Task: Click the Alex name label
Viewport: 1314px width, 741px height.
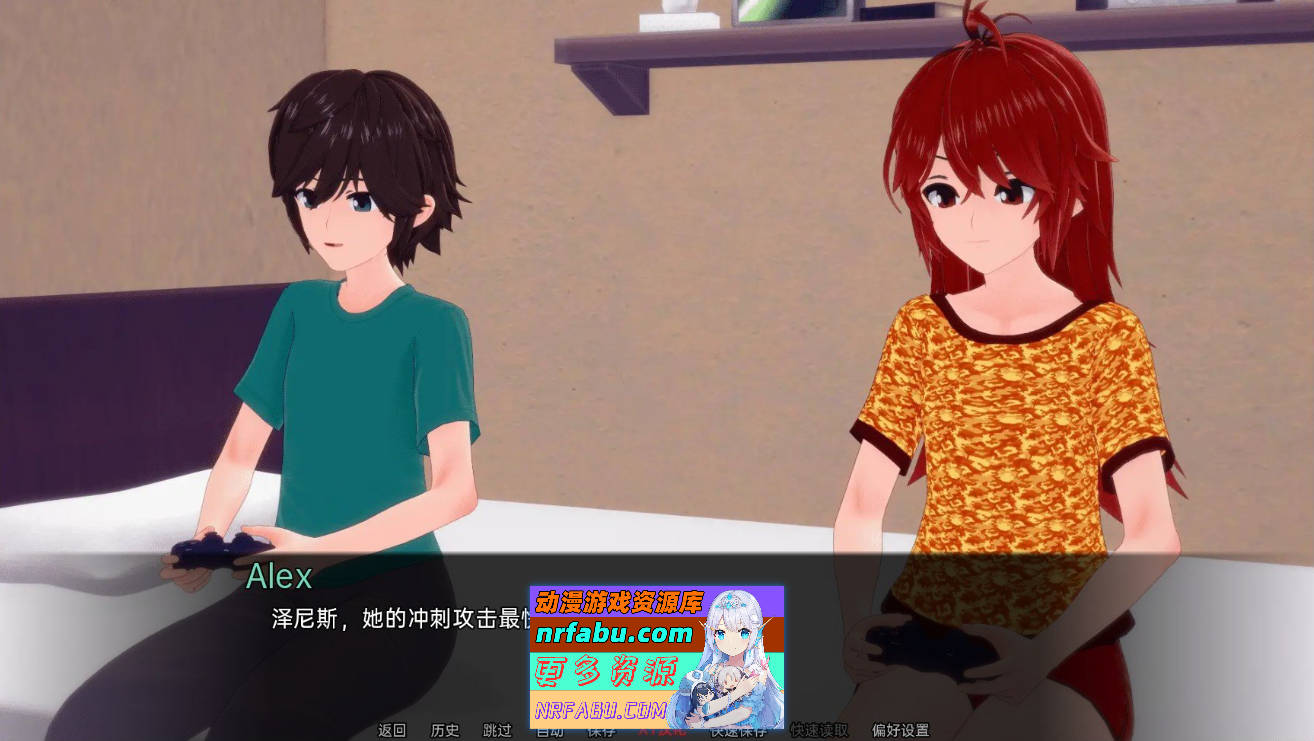Action: coord(280,578)
